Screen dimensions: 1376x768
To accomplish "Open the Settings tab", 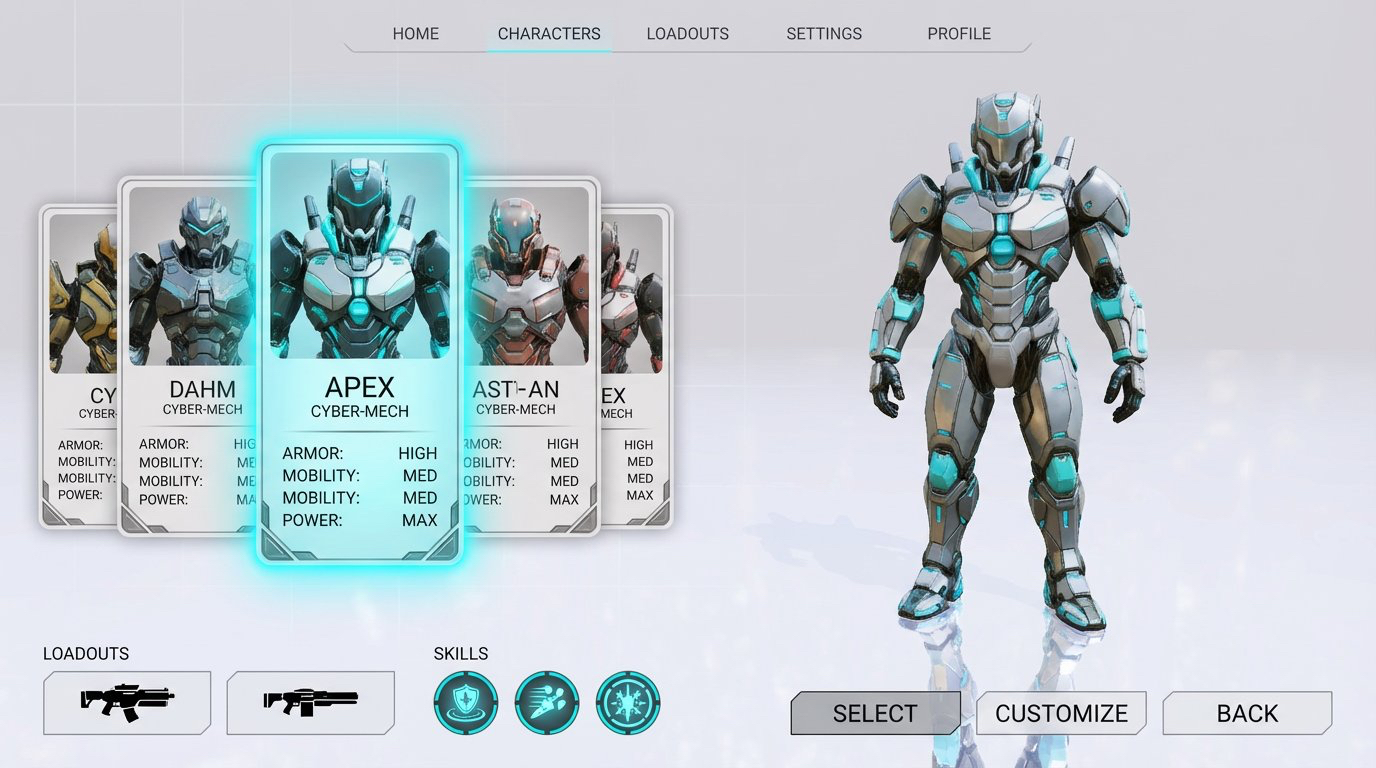I will click(824, 34).
